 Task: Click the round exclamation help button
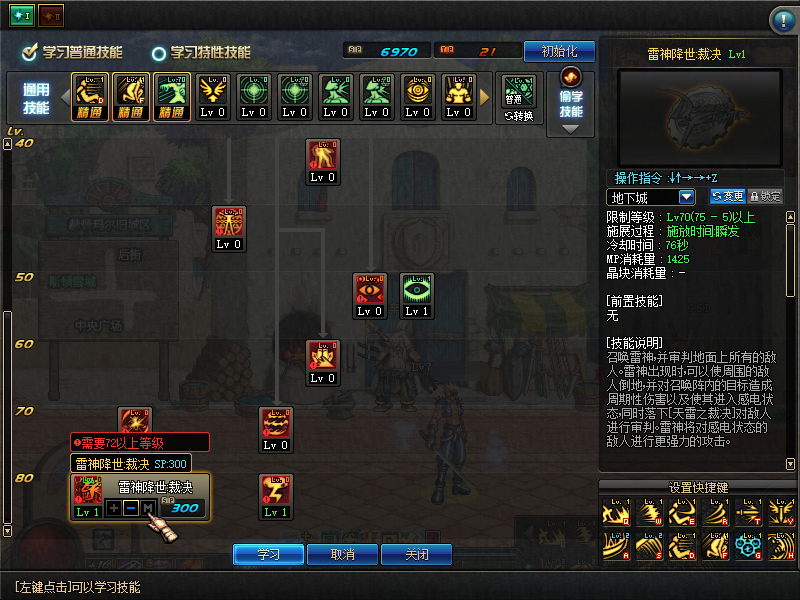point(782,21)
